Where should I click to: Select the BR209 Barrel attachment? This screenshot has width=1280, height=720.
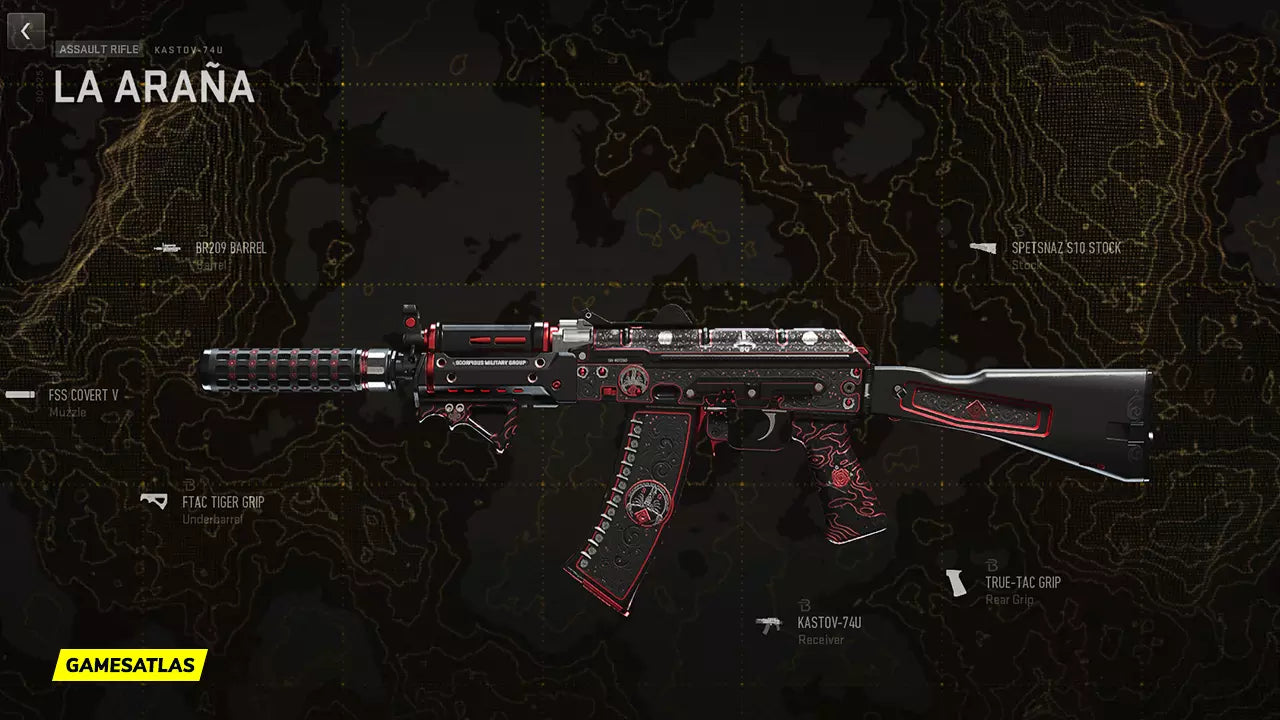(230, 248)
